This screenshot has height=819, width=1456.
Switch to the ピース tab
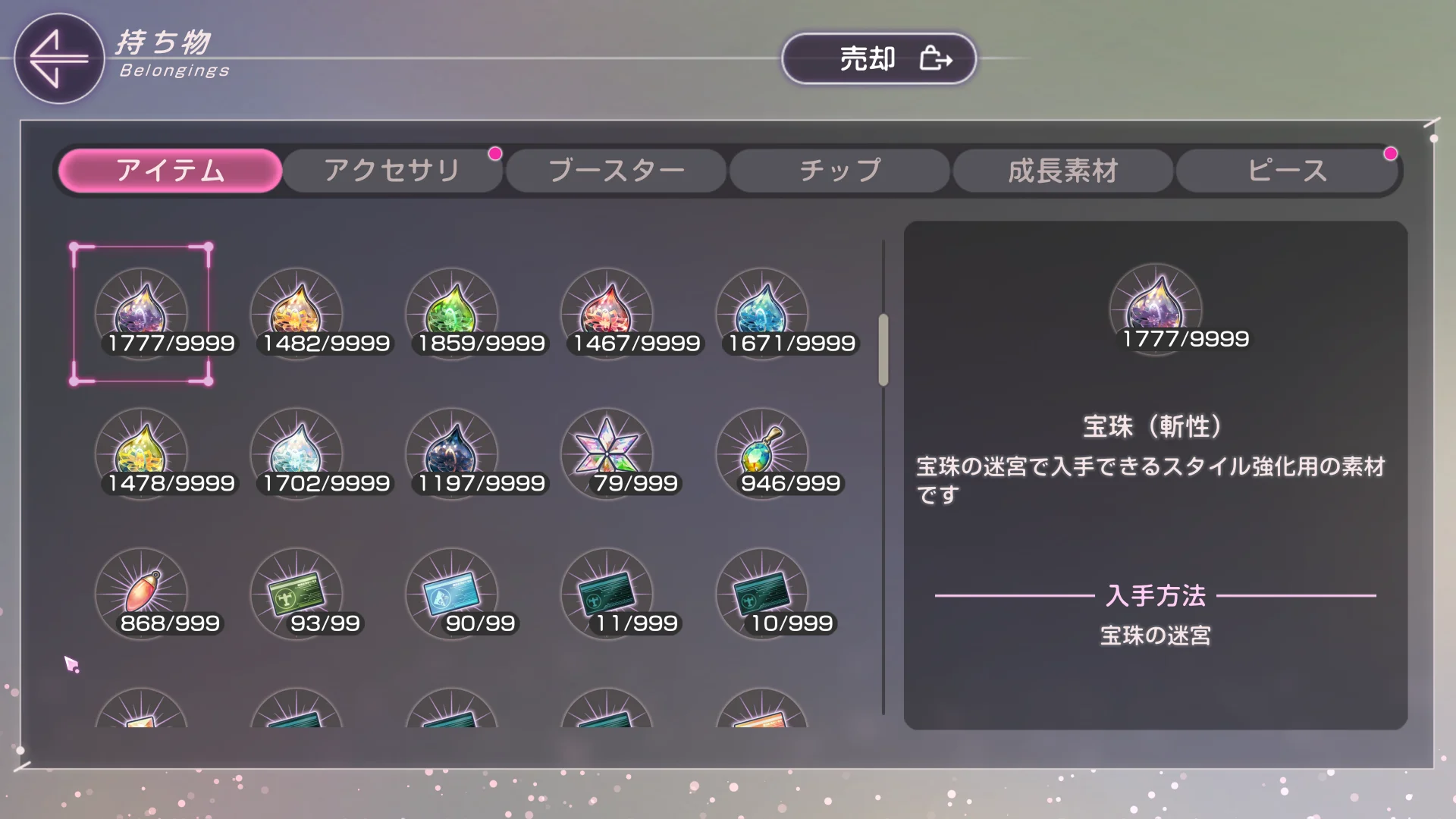coord(1287,171)
